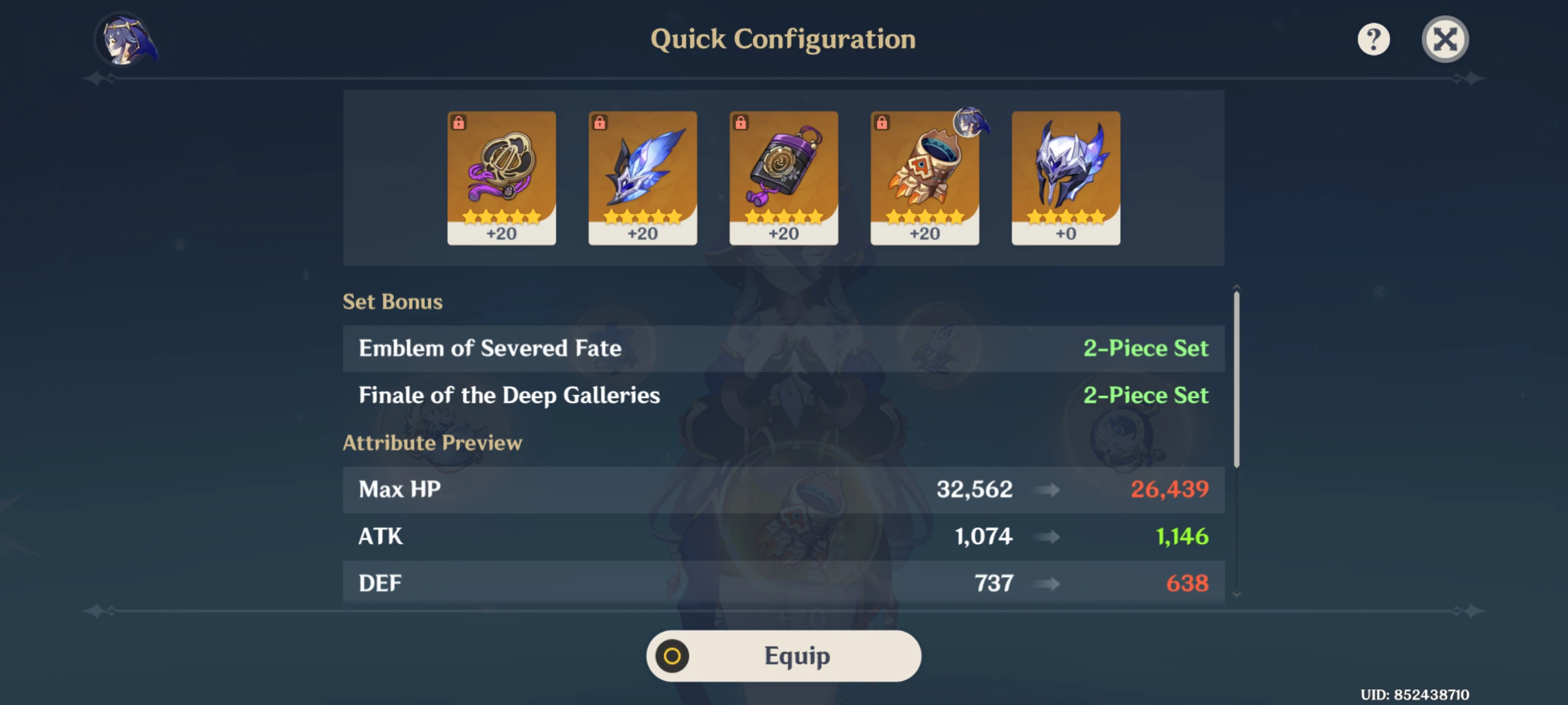1568x705 pixels.
Task: Expand the Max HP attribute row
Action: 784,489
